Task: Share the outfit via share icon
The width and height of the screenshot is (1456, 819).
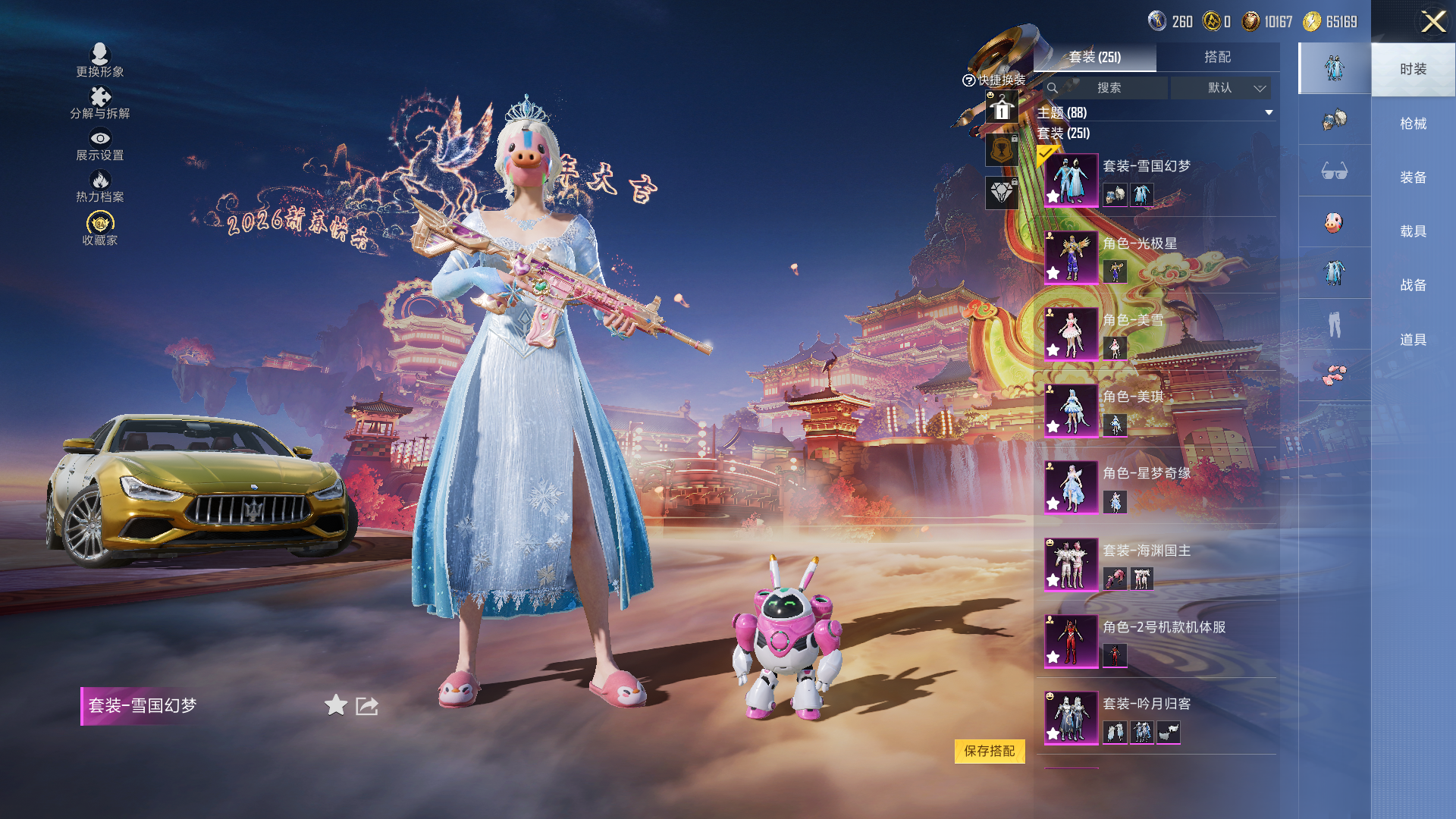Action: point(367,706)
